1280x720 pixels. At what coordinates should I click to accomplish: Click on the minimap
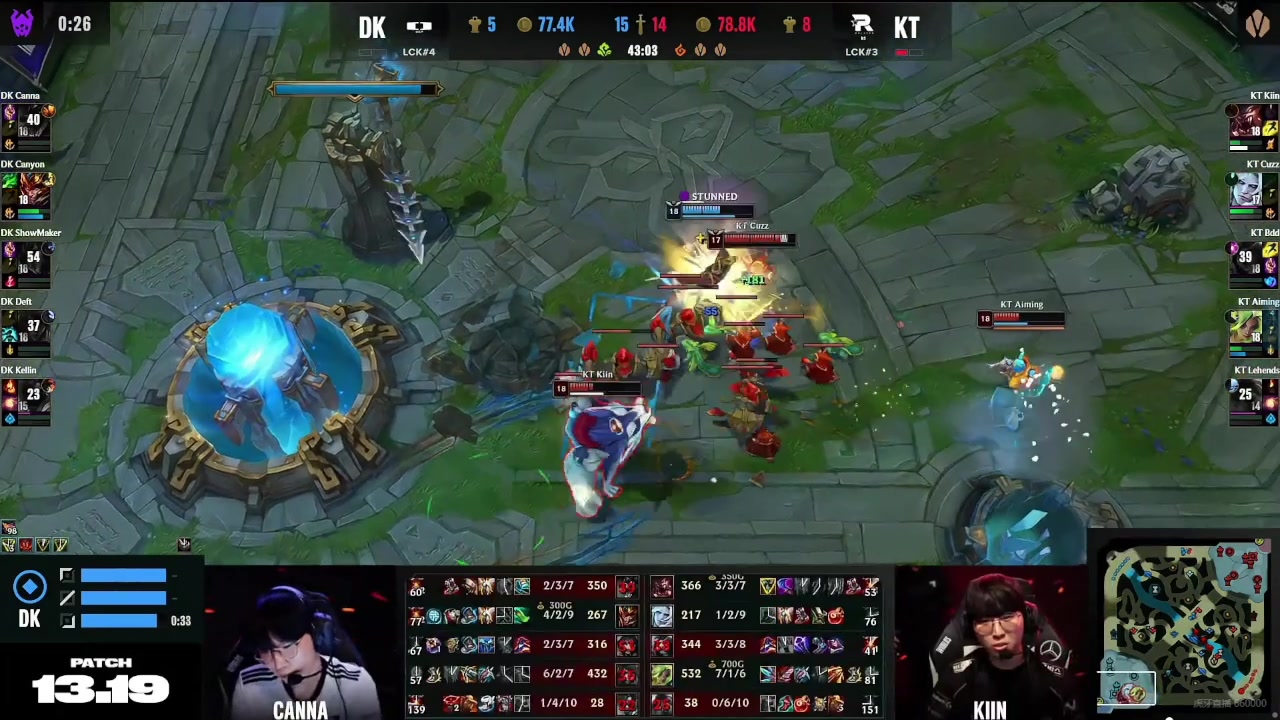1186,625
